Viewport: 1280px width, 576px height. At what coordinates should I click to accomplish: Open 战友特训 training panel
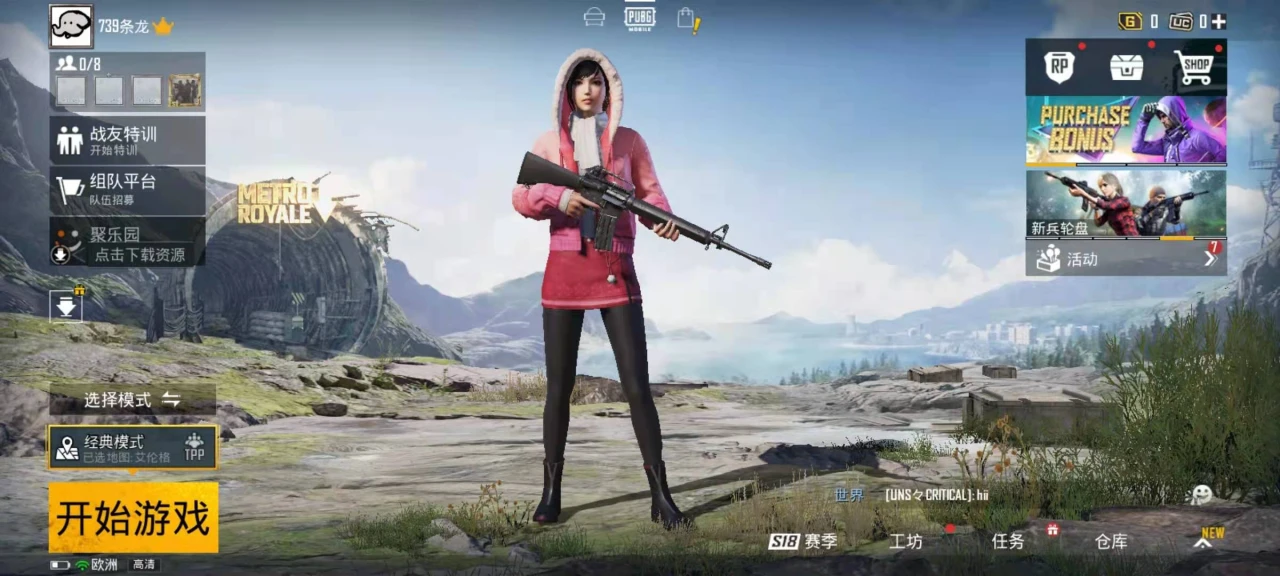point(127,140)
